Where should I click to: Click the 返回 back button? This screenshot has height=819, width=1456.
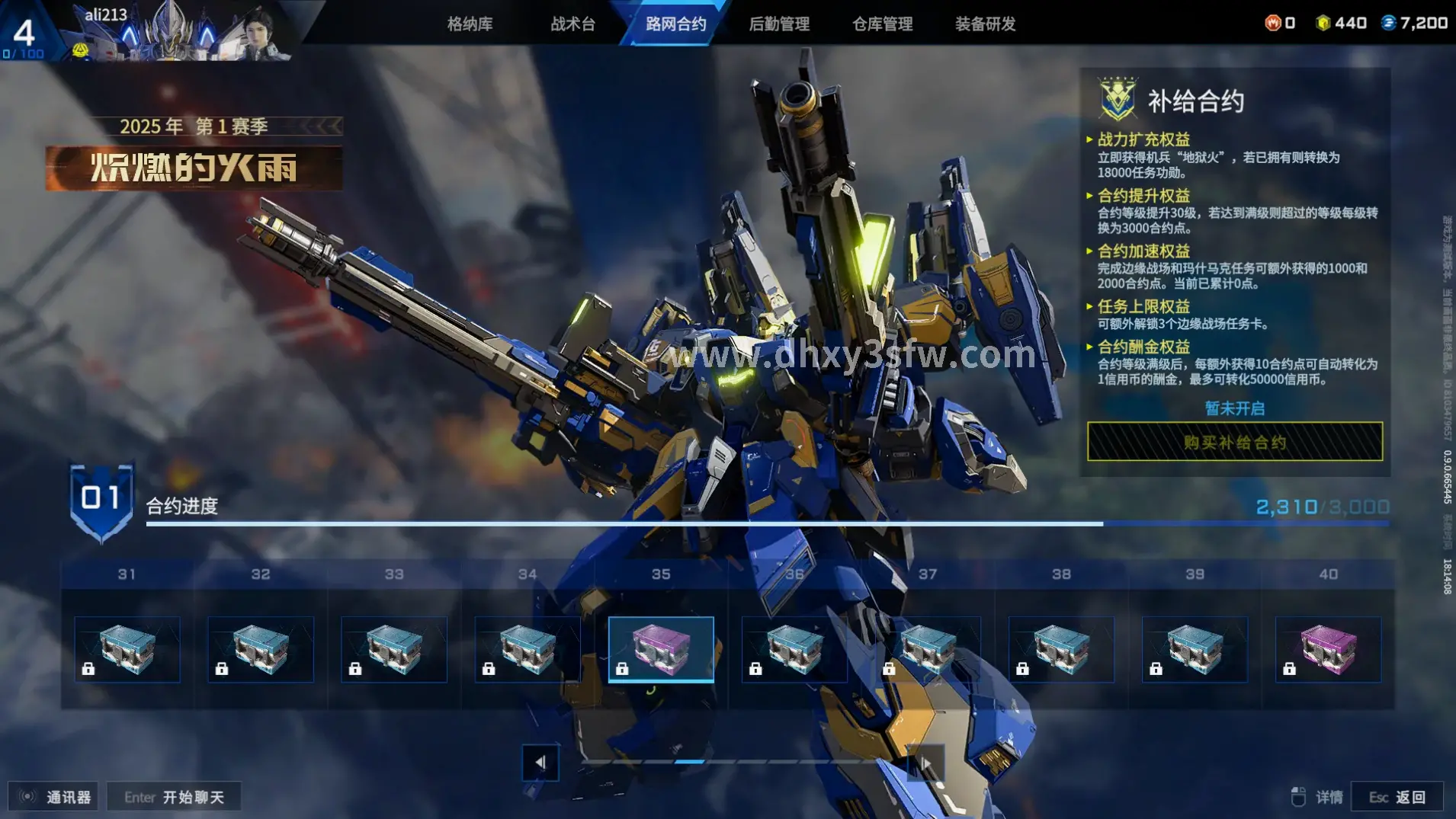(1397, 797)
